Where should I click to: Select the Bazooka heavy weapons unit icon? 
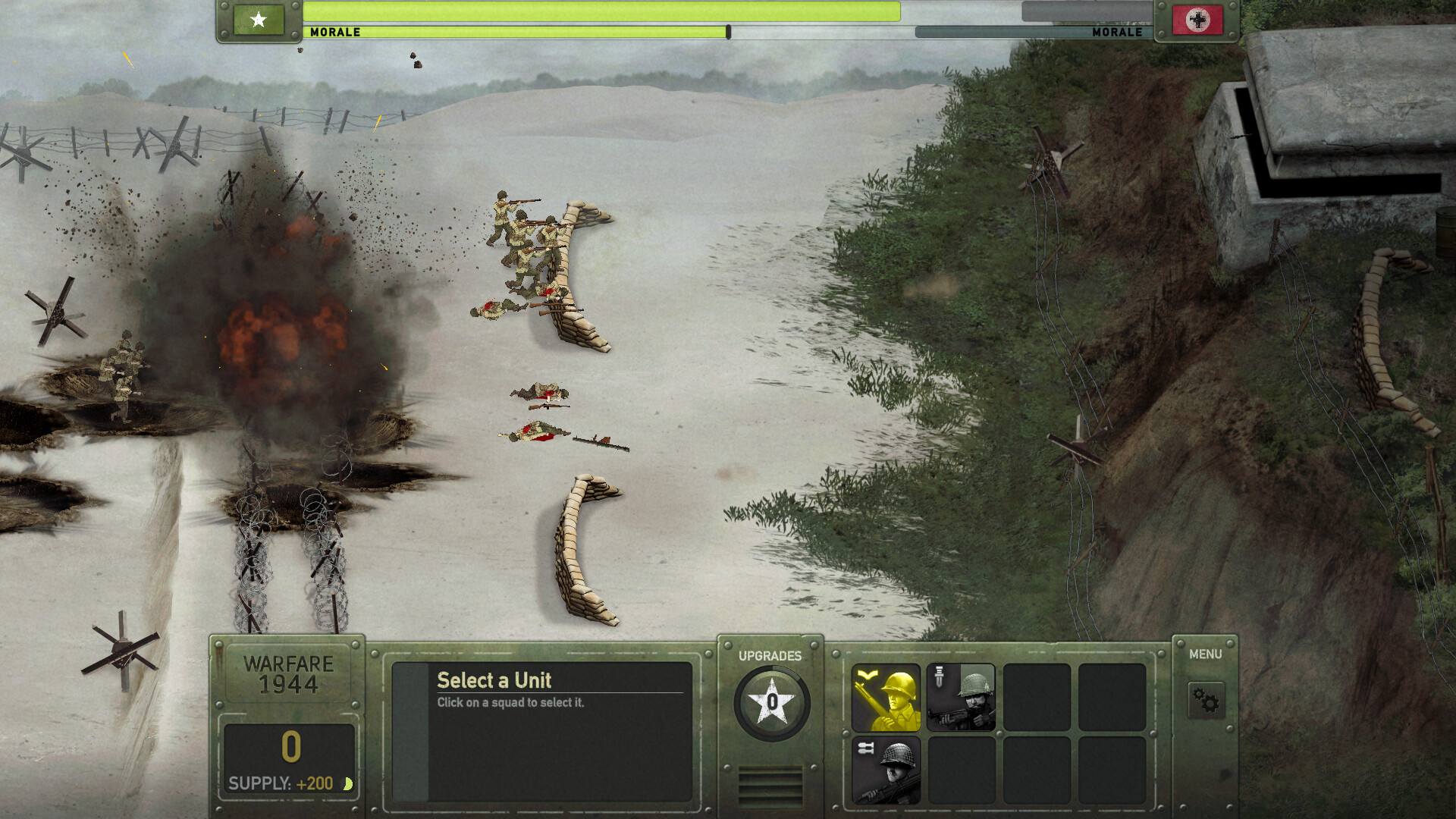tap(886, 767)
